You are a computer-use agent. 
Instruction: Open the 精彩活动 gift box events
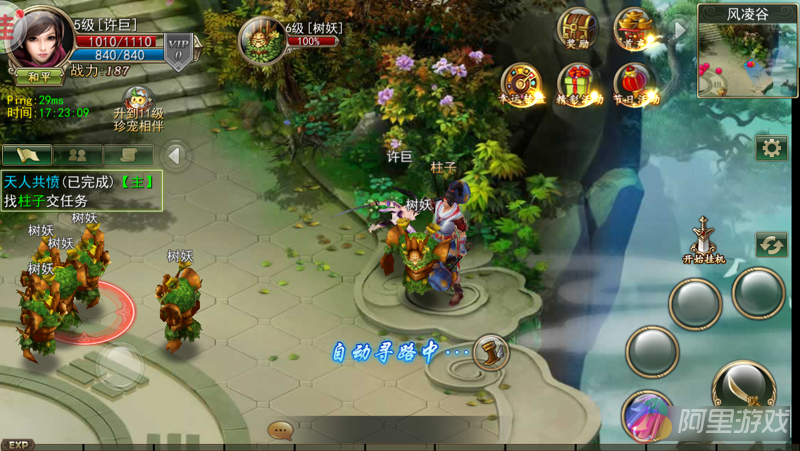(576, 83)
